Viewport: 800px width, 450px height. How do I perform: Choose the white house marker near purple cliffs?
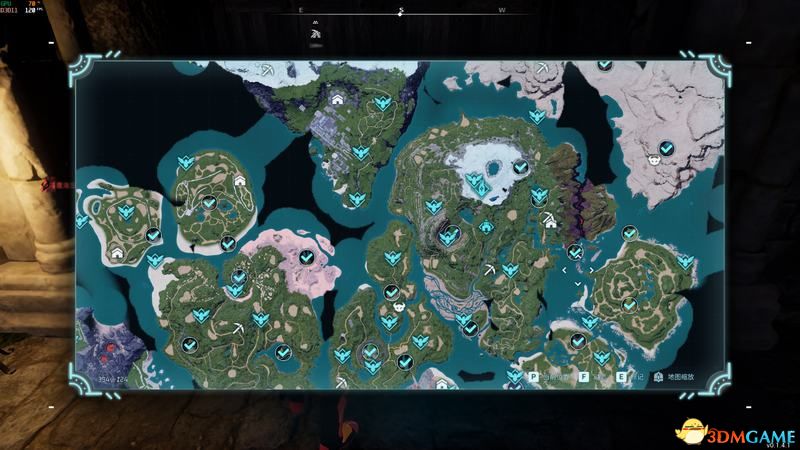point(549,222)
